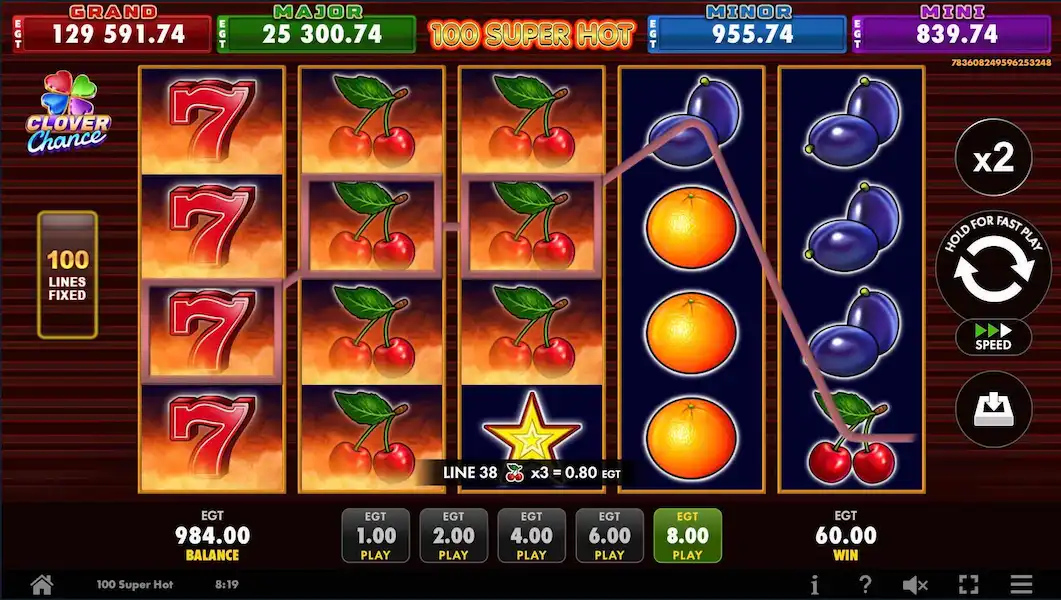This screenshot has width=1061, height=600.
Task: Open the hamburger menu
Action: 1020,585
